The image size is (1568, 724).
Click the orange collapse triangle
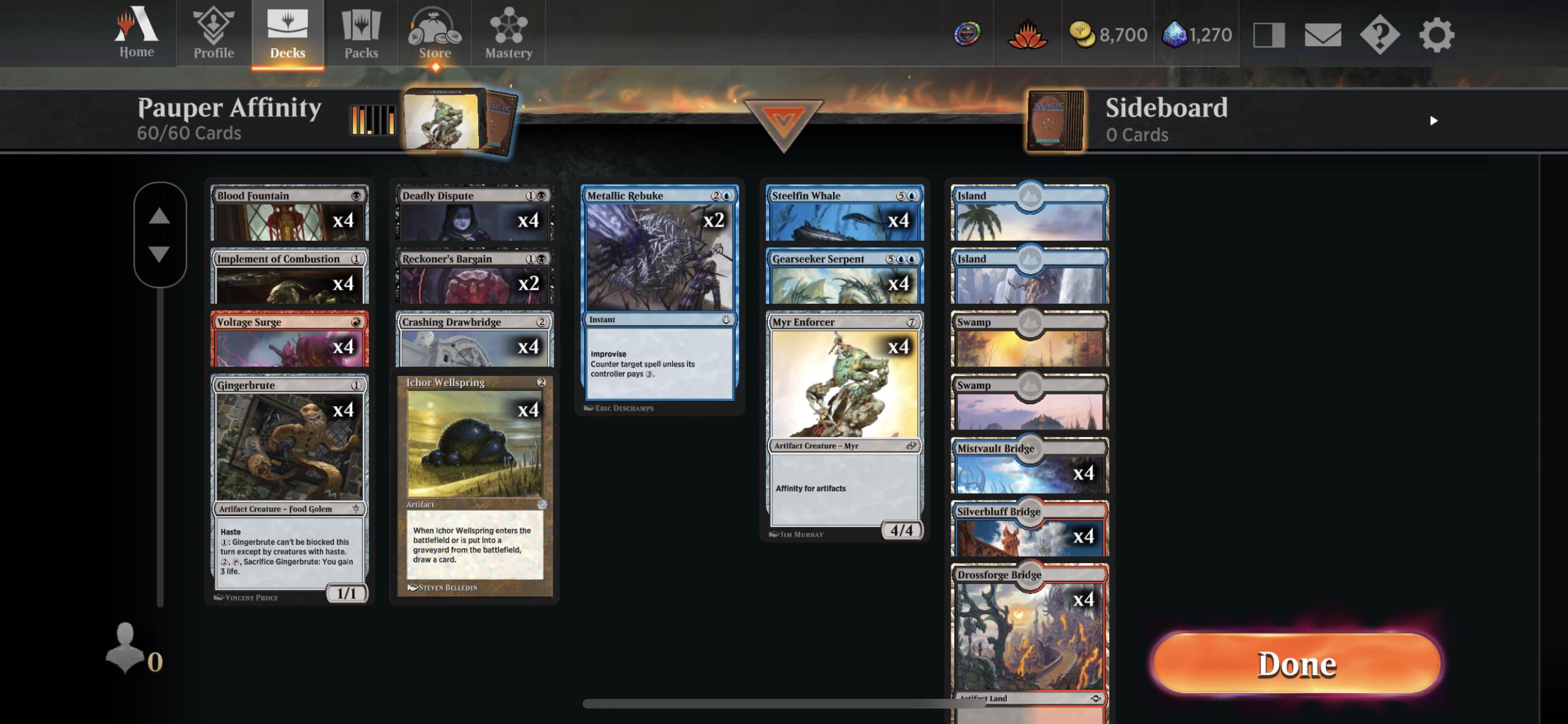783,122
